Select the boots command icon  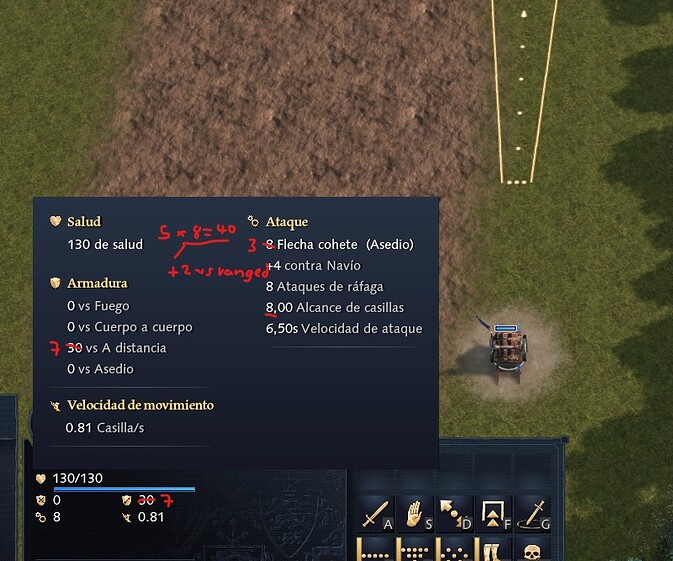click(493, 550)
